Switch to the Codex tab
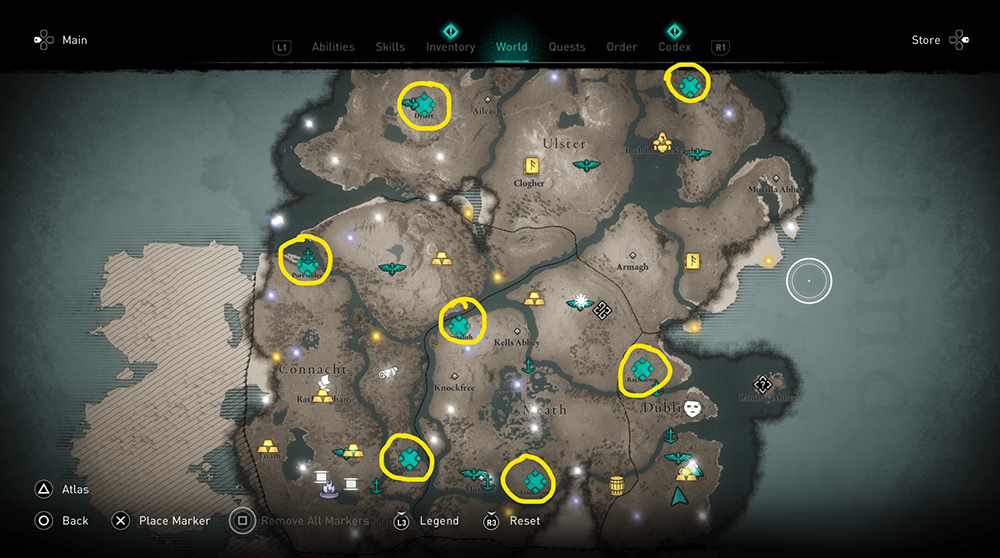The height and width of the screenshot is (558, 1000). (675, 47)
